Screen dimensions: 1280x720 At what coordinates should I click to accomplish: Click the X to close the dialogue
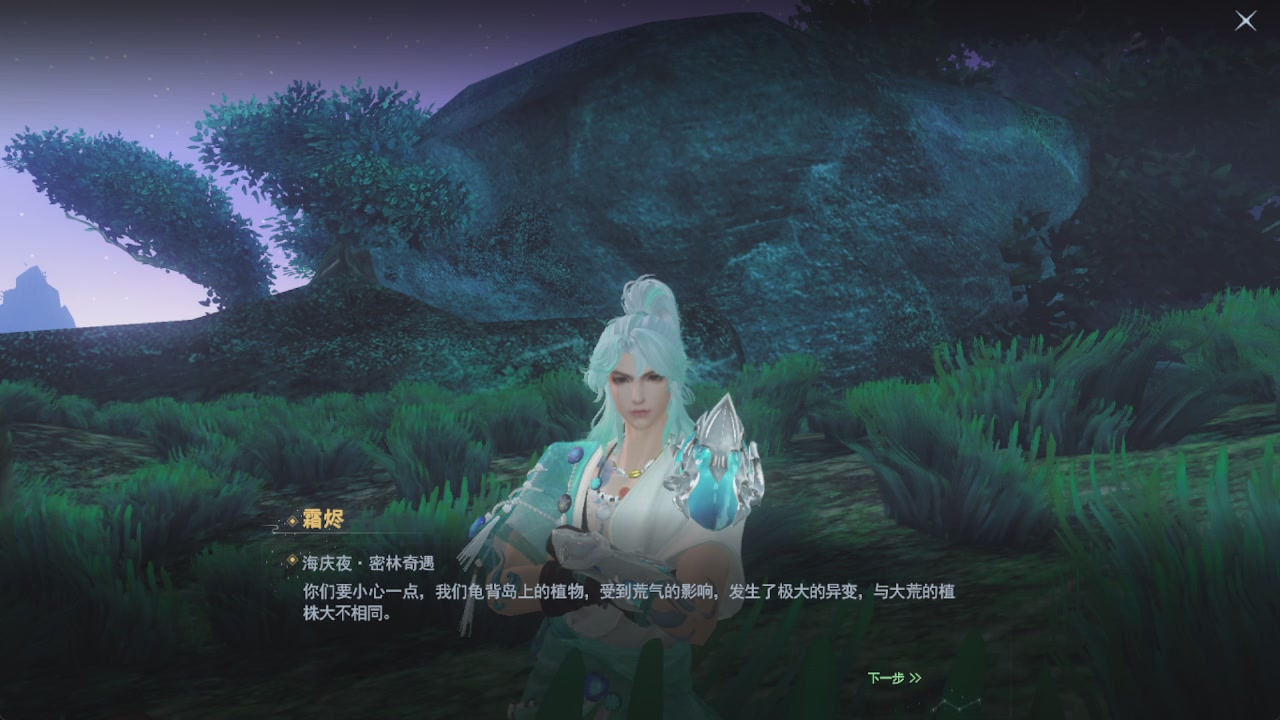[1245, 21]
